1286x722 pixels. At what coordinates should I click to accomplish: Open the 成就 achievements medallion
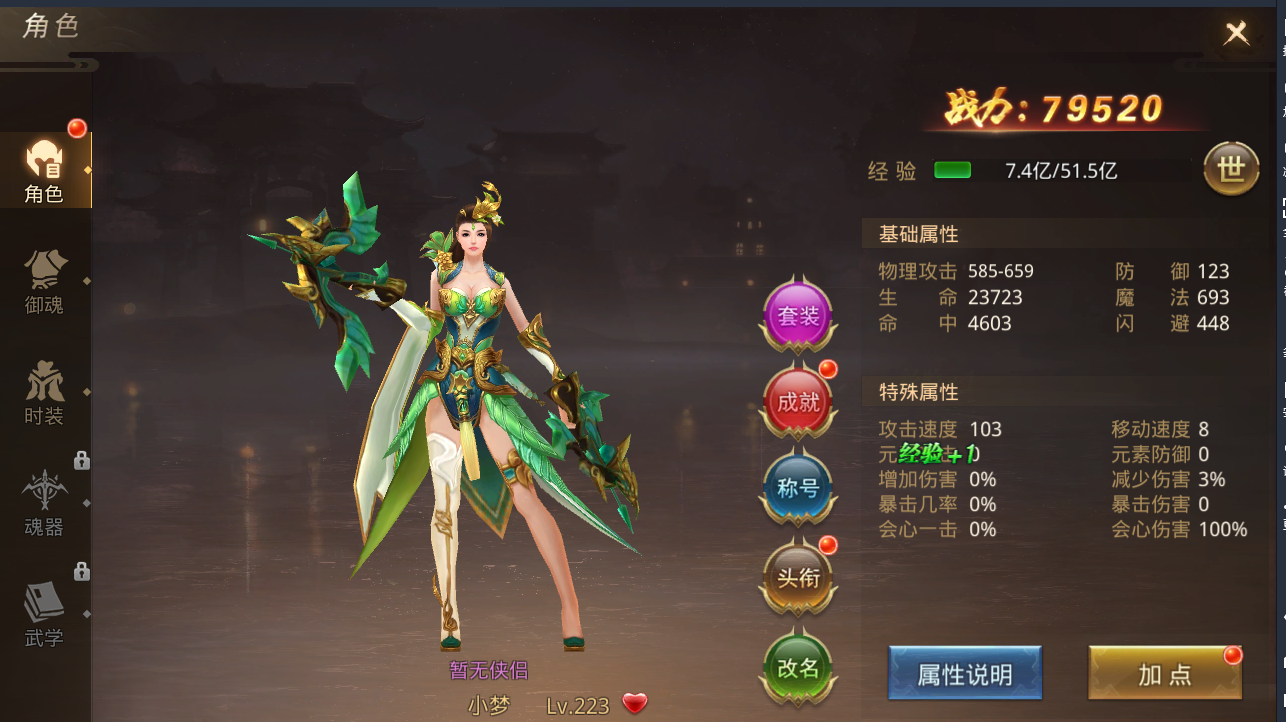pos(797,402)
